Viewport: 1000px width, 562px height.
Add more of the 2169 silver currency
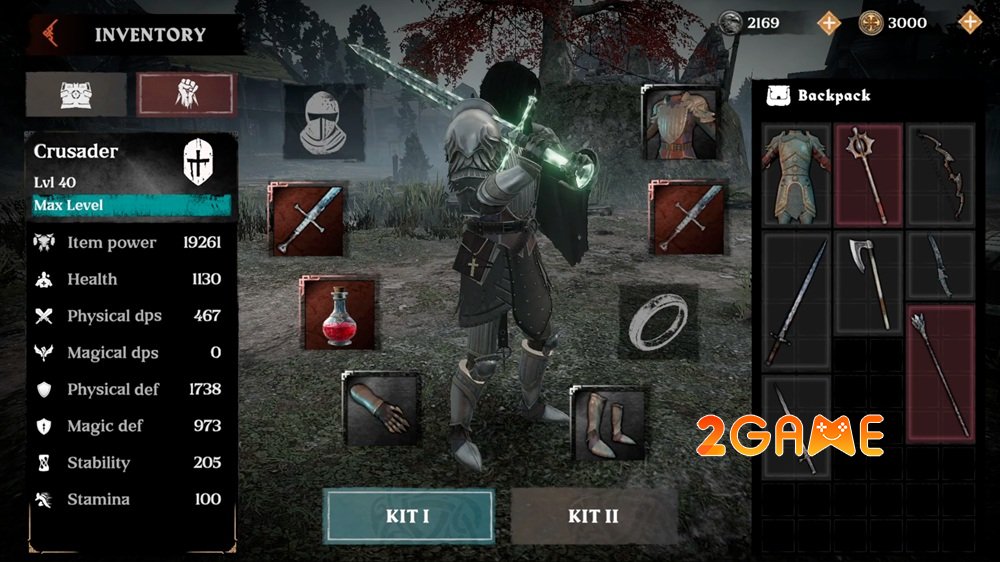point(829,22)
